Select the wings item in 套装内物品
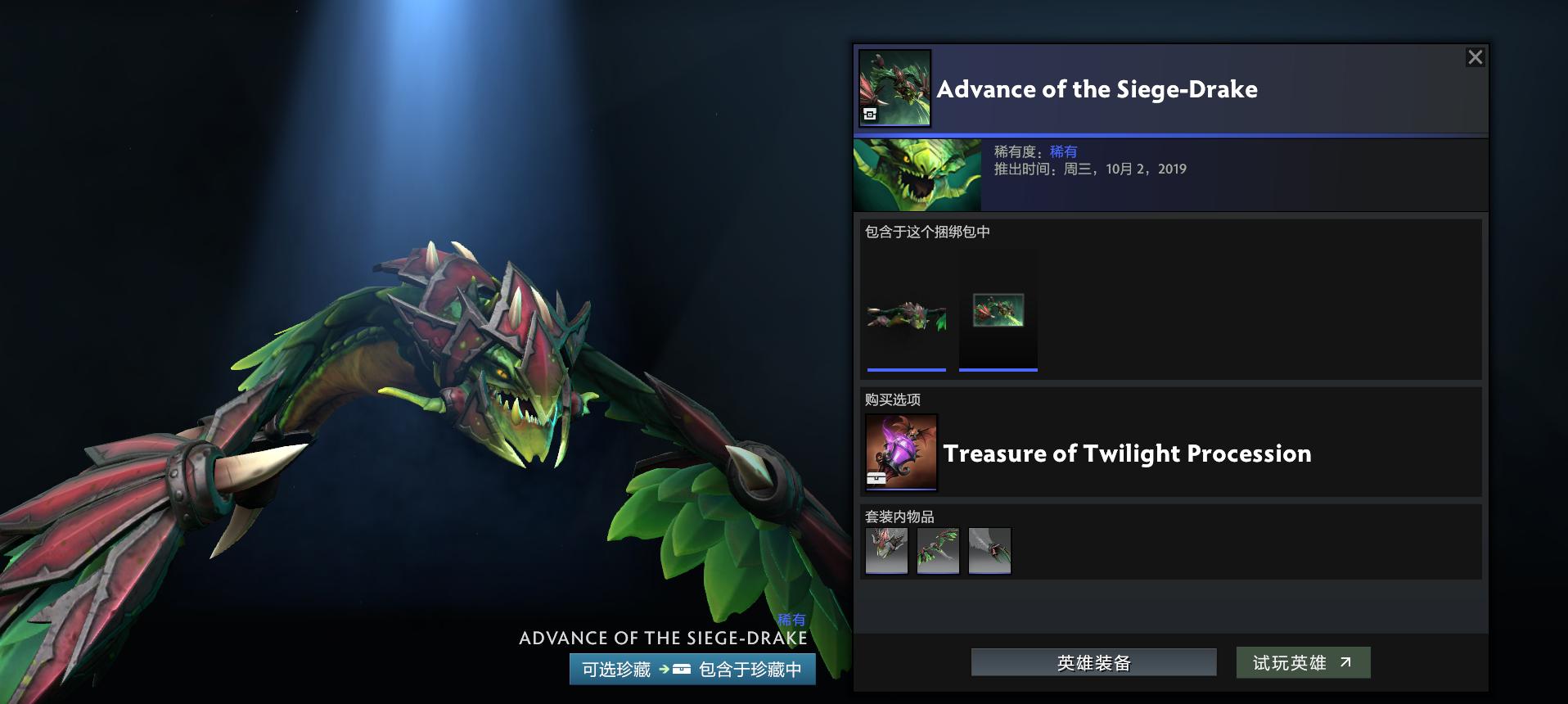Image resolution: width=1568 pixels, height=704 pixels. (x=938, y=551)
